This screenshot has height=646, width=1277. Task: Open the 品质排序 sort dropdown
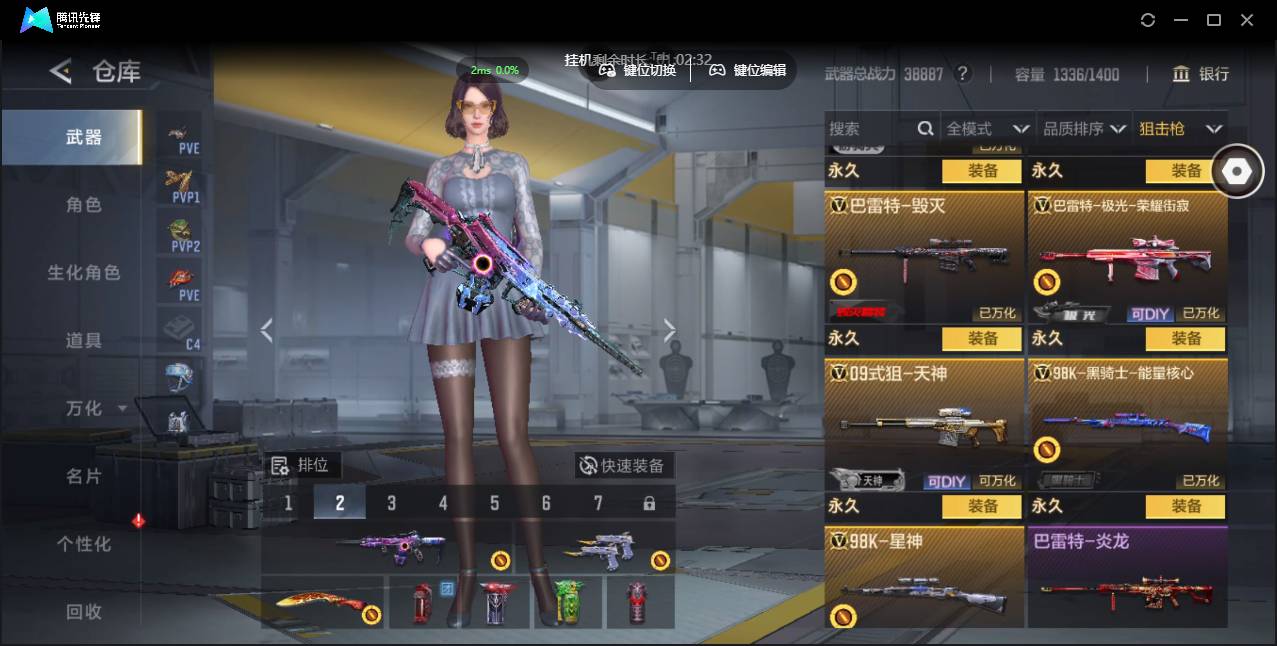[x=1084, y=129]
